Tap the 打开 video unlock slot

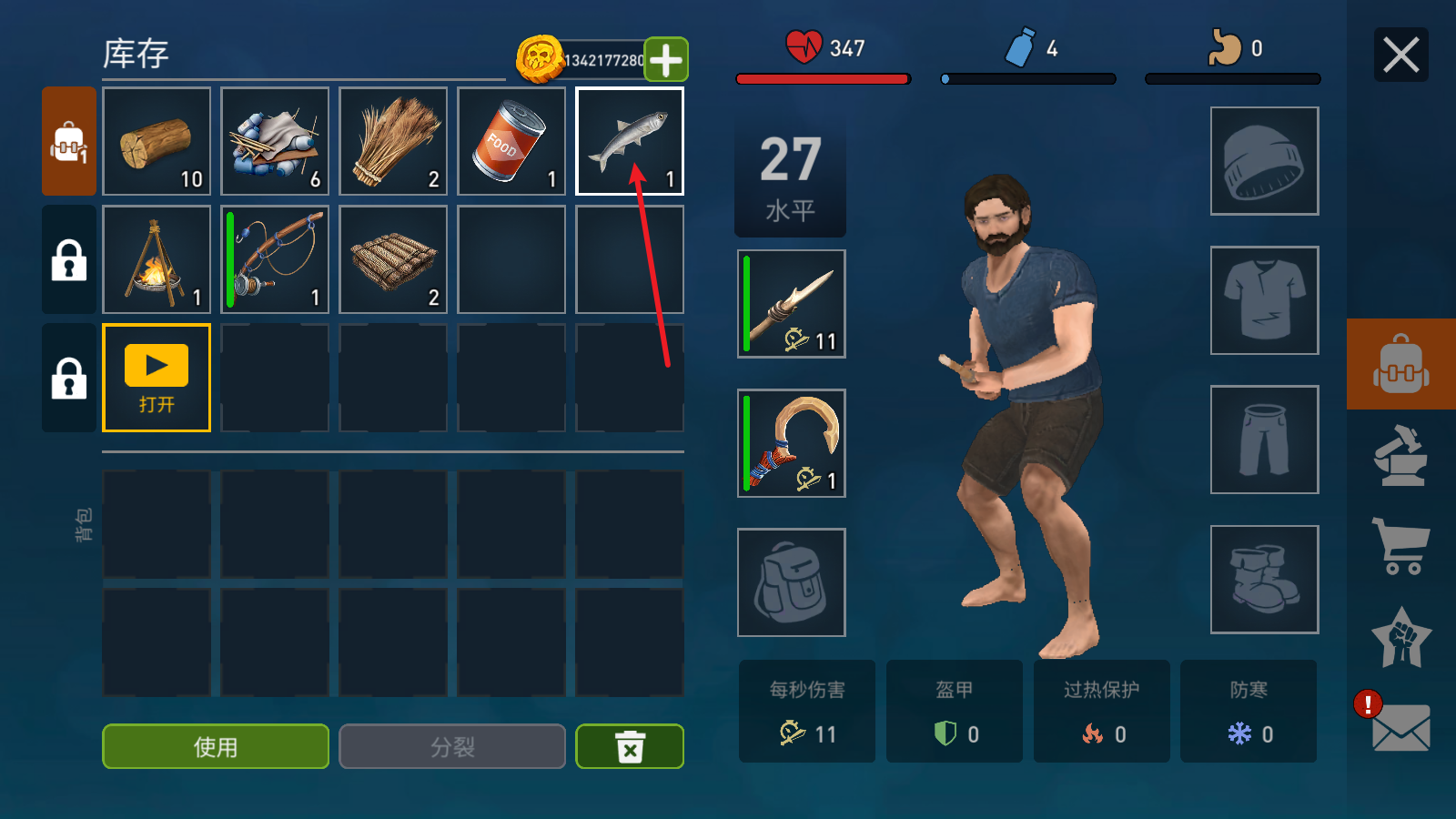pos(157,378)
